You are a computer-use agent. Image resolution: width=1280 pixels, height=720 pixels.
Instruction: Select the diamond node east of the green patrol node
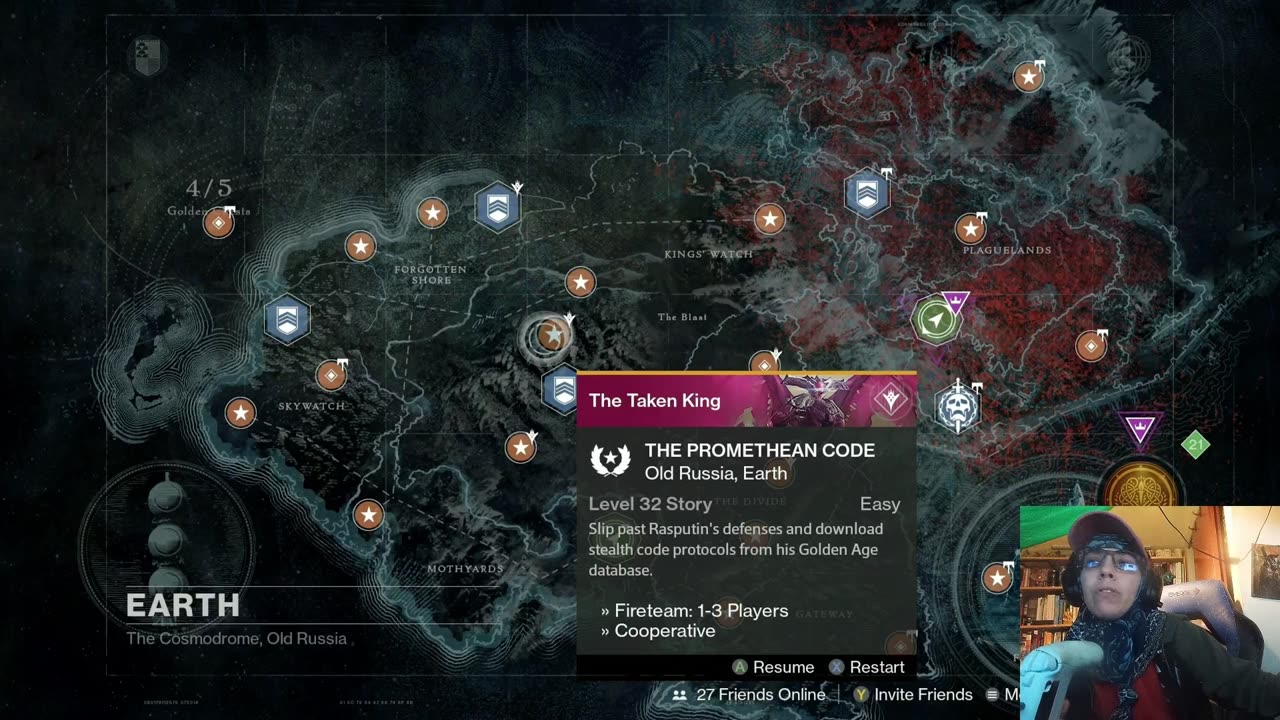(1091, 346)
